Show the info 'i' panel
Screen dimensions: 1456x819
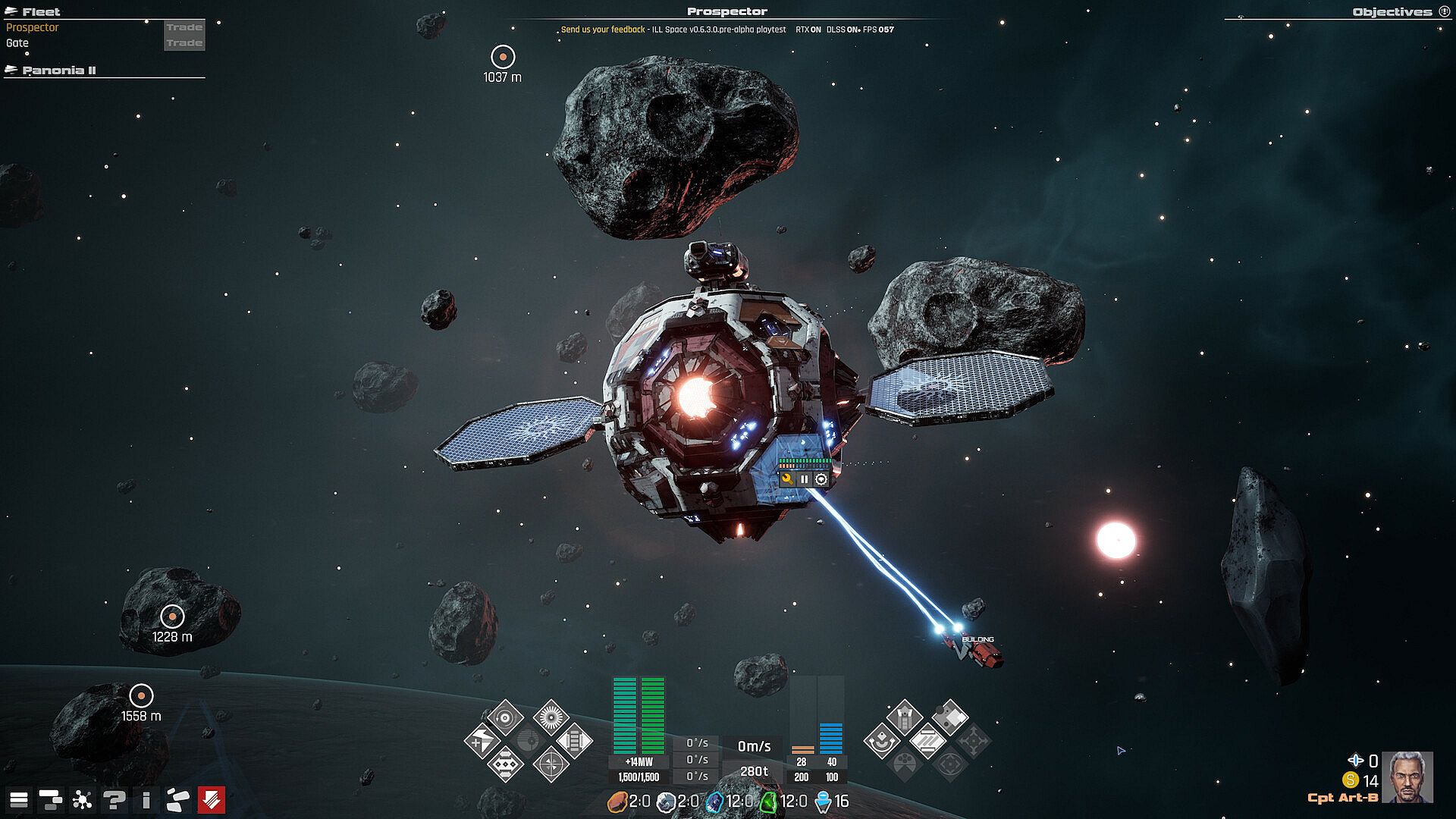coord(146,799)
